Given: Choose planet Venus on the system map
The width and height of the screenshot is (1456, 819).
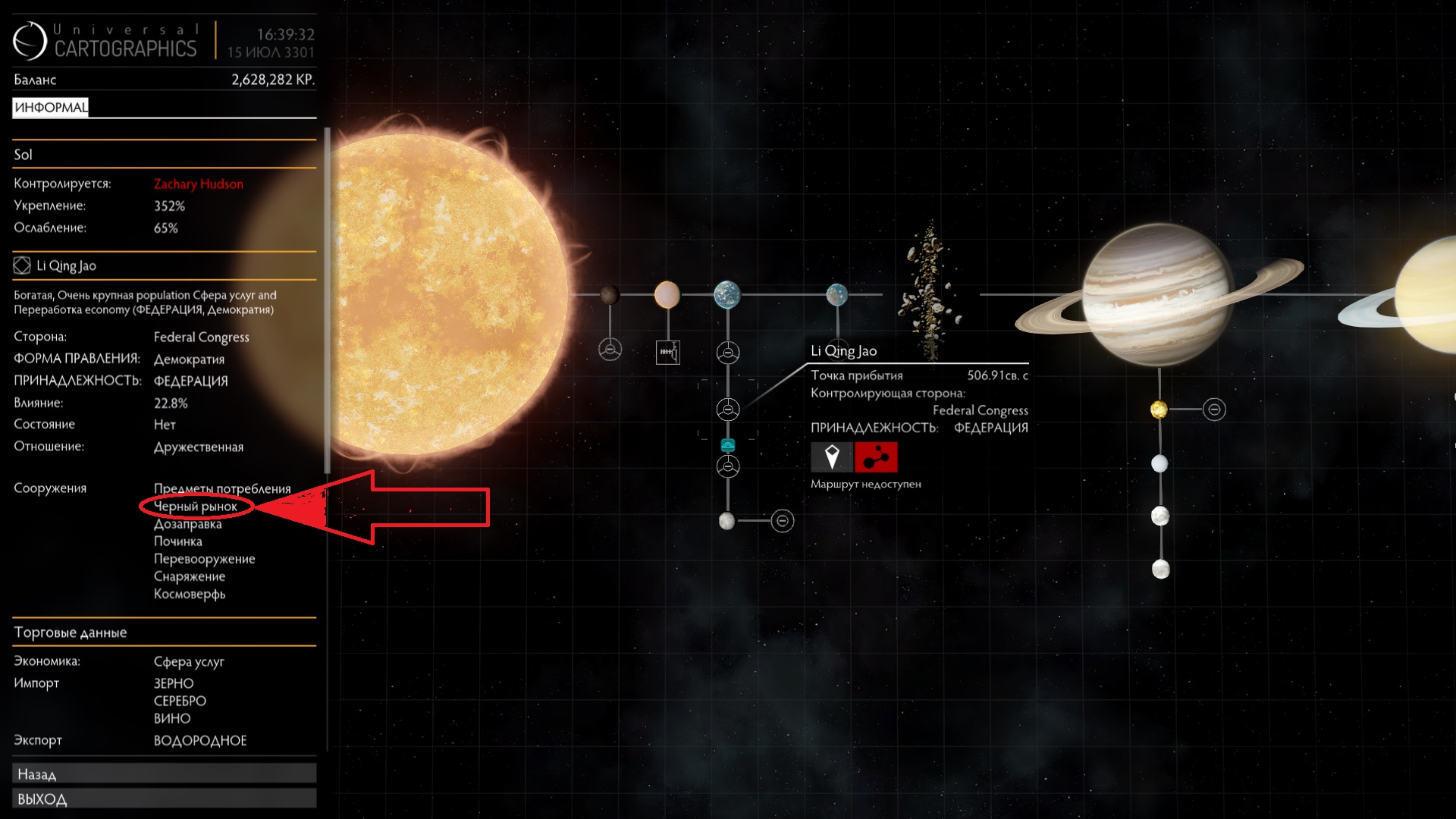Looking at the screenshot, I should (667, 294).
